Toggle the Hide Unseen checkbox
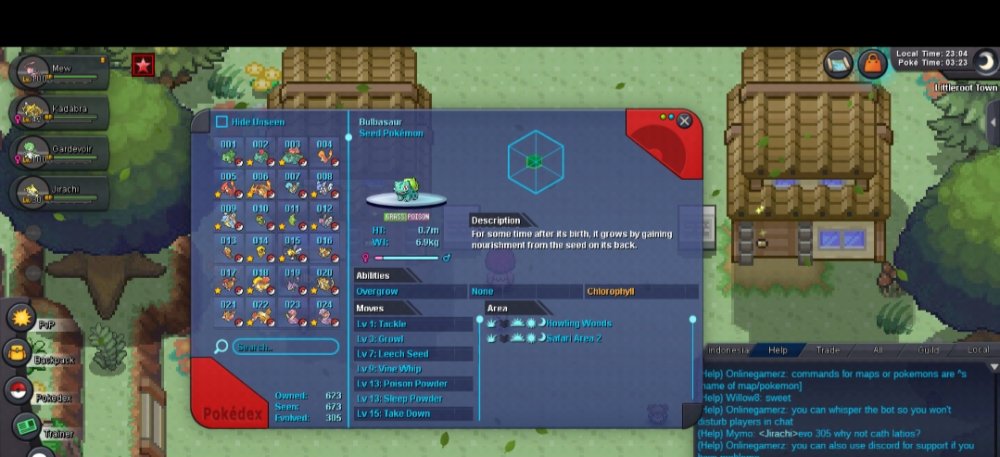The image size is (1000, 457). click(222, 122)
